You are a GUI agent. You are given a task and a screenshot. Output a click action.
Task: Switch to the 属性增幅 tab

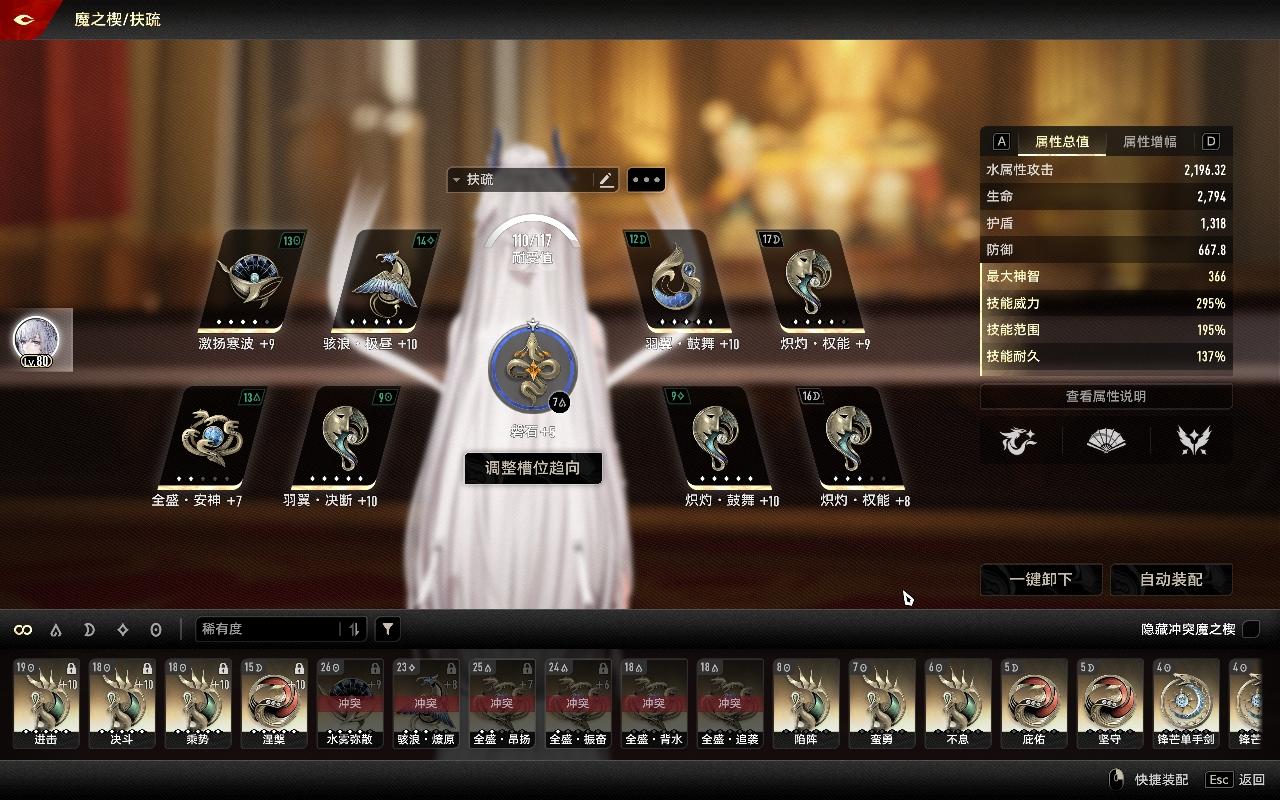pos(1149,142)
